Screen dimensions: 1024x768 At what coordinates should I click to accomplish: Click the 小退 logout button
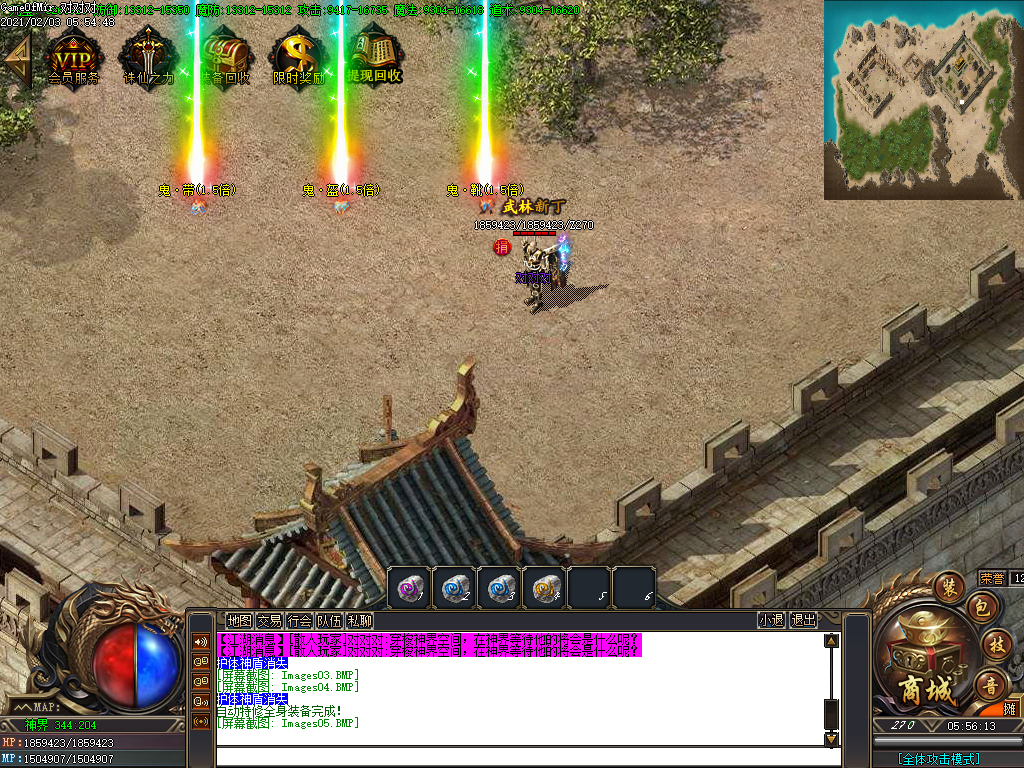[x=771, y=620]
